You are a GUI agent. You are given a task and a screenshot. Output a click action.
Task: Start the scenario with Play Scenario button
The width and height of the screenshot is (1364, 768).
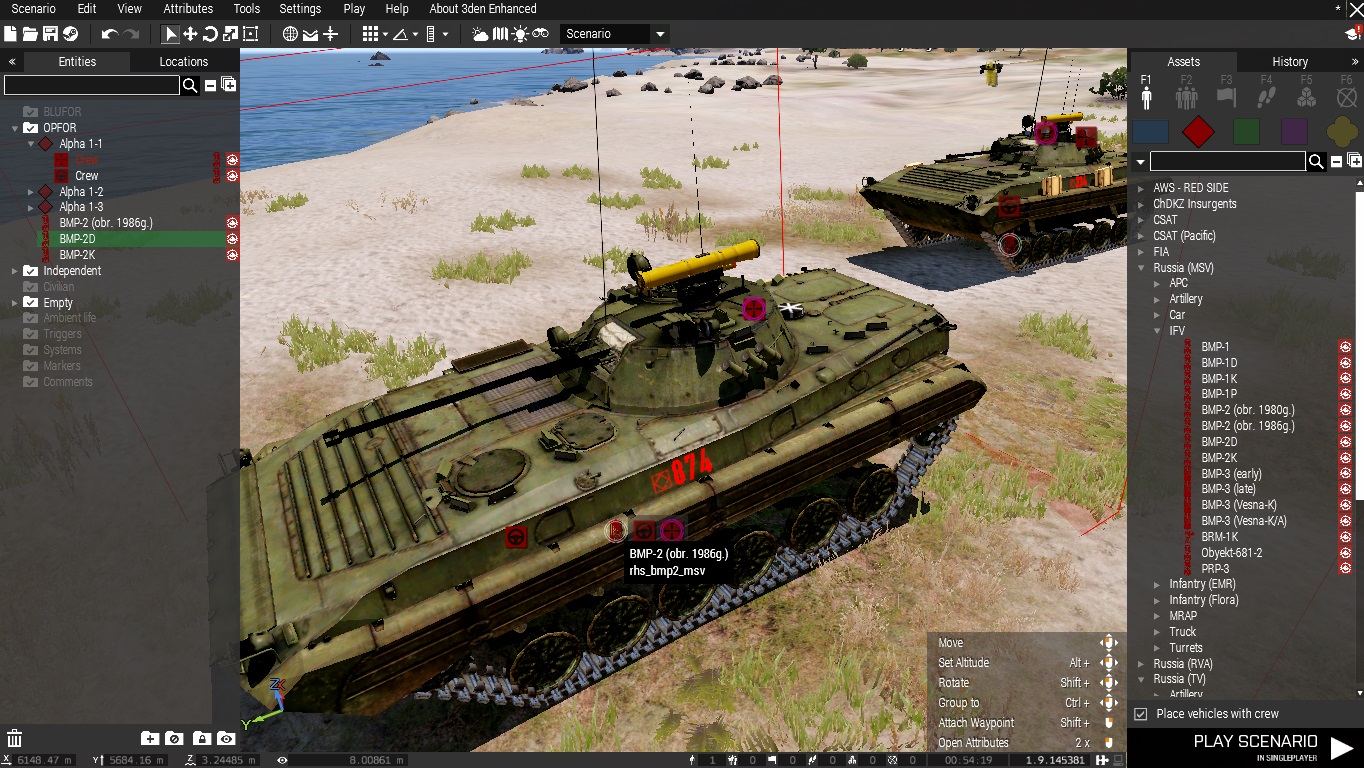click(x=1272, y=746)
